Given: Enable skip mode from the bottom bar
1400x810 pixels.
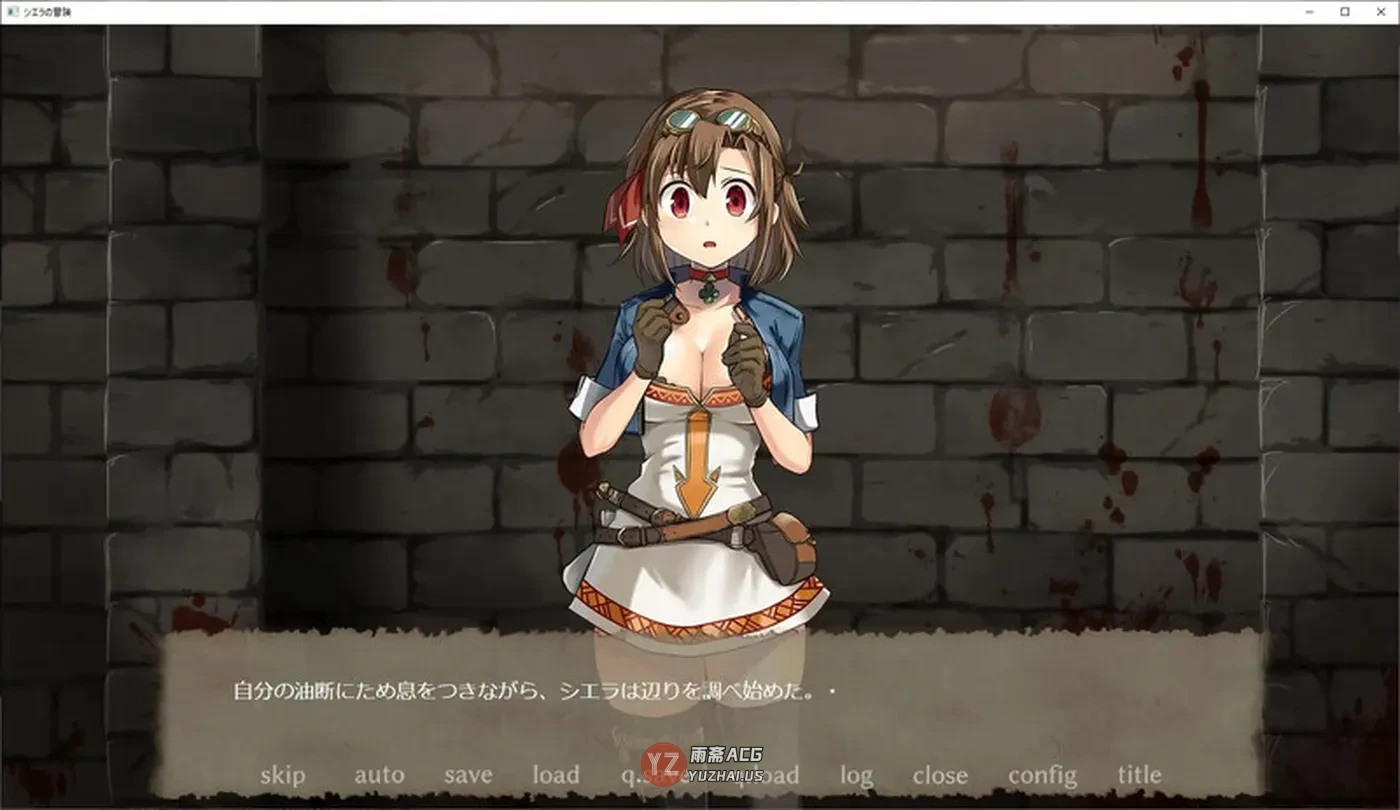Looking at the screenshot, I should click(x=285, y=775).
